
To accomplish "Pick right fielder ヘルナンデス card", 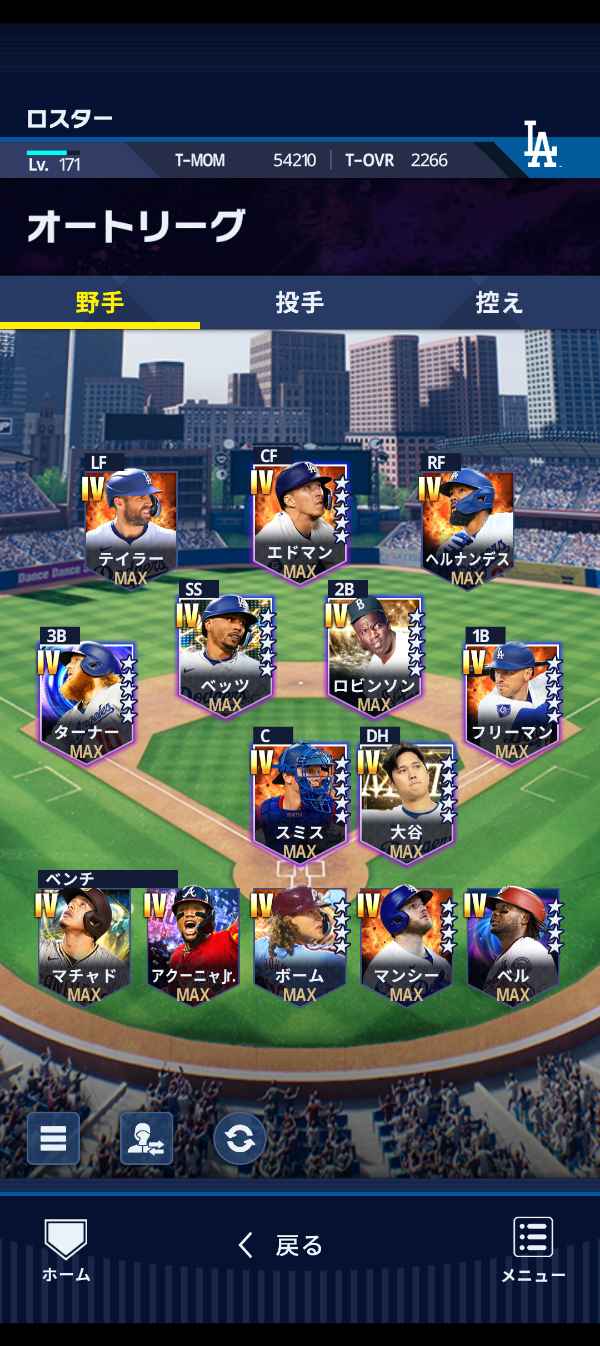I will [467, 527].
